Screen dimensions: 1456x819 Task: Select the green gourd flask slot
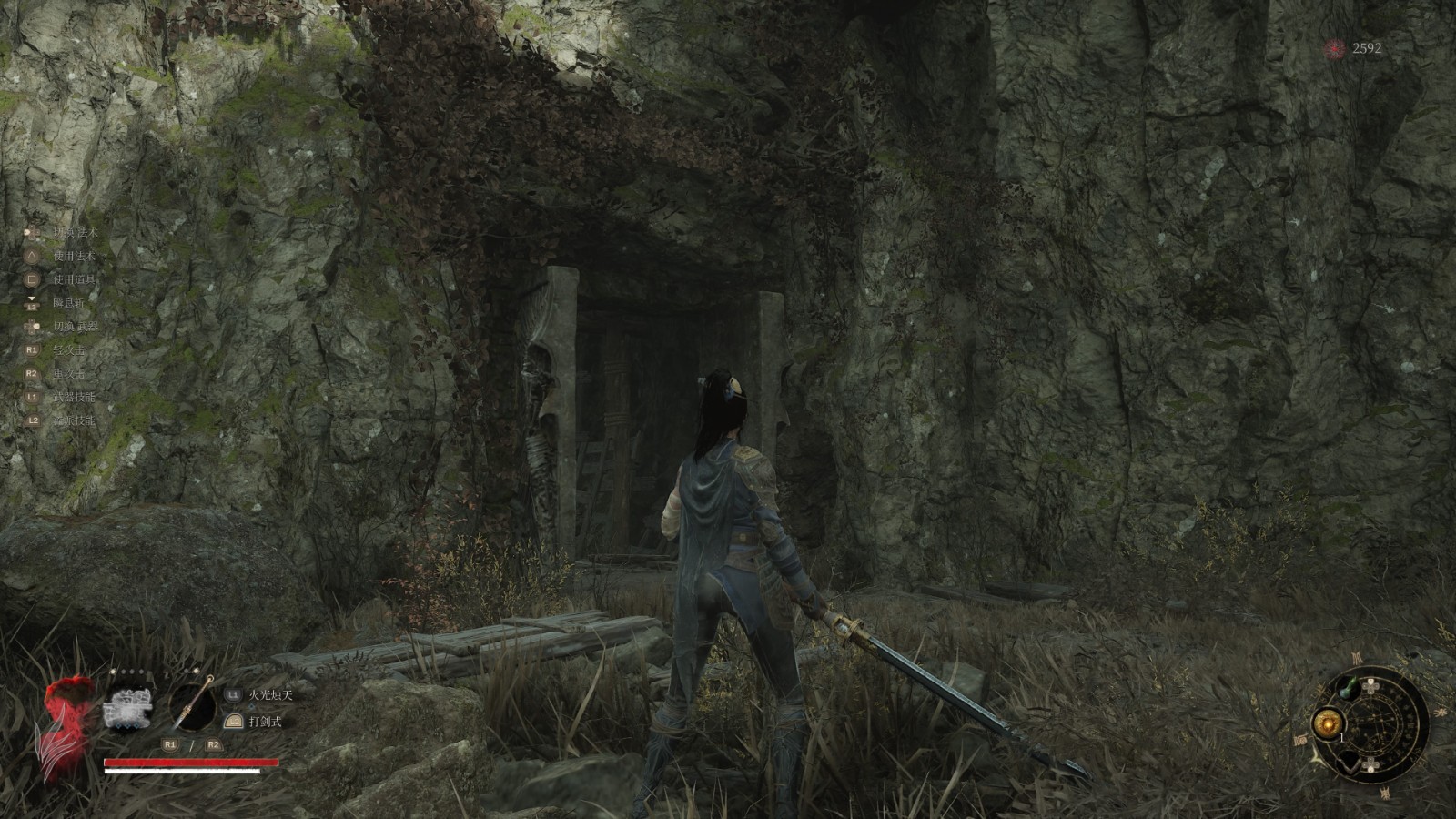coord(1350,689)
